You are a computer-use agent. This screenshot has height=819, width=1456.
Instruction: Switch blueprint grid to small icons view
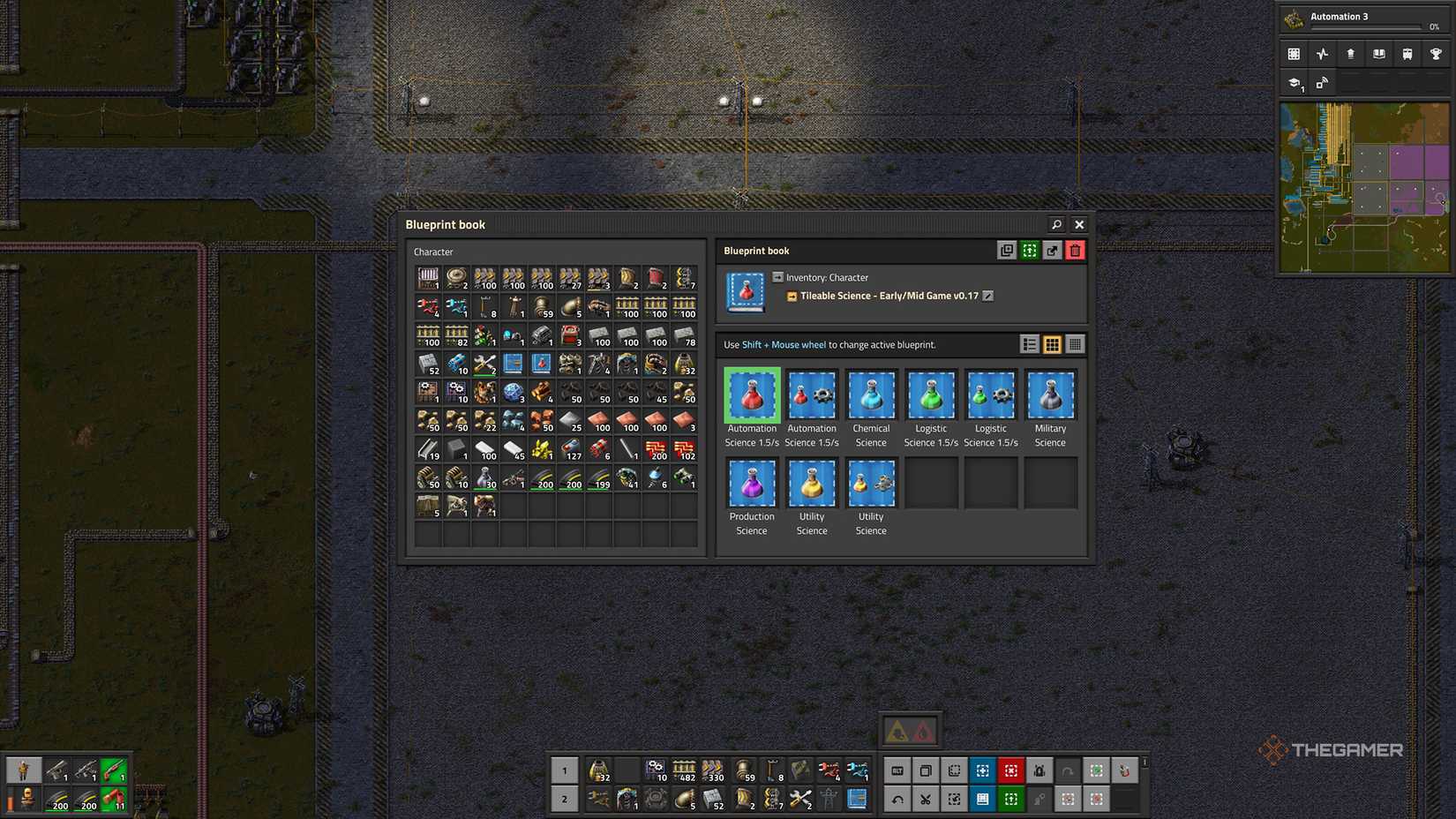[x=1075, y=344]
